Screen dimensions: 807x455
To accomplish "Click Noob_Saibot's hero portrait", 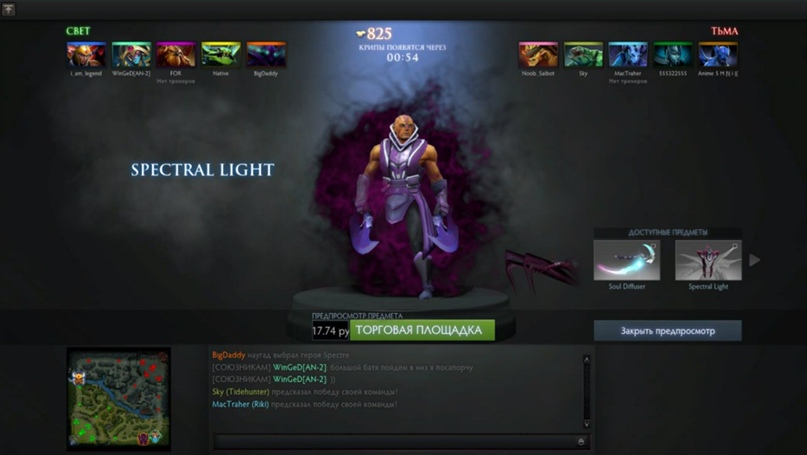I will click(x=538, y=54).
